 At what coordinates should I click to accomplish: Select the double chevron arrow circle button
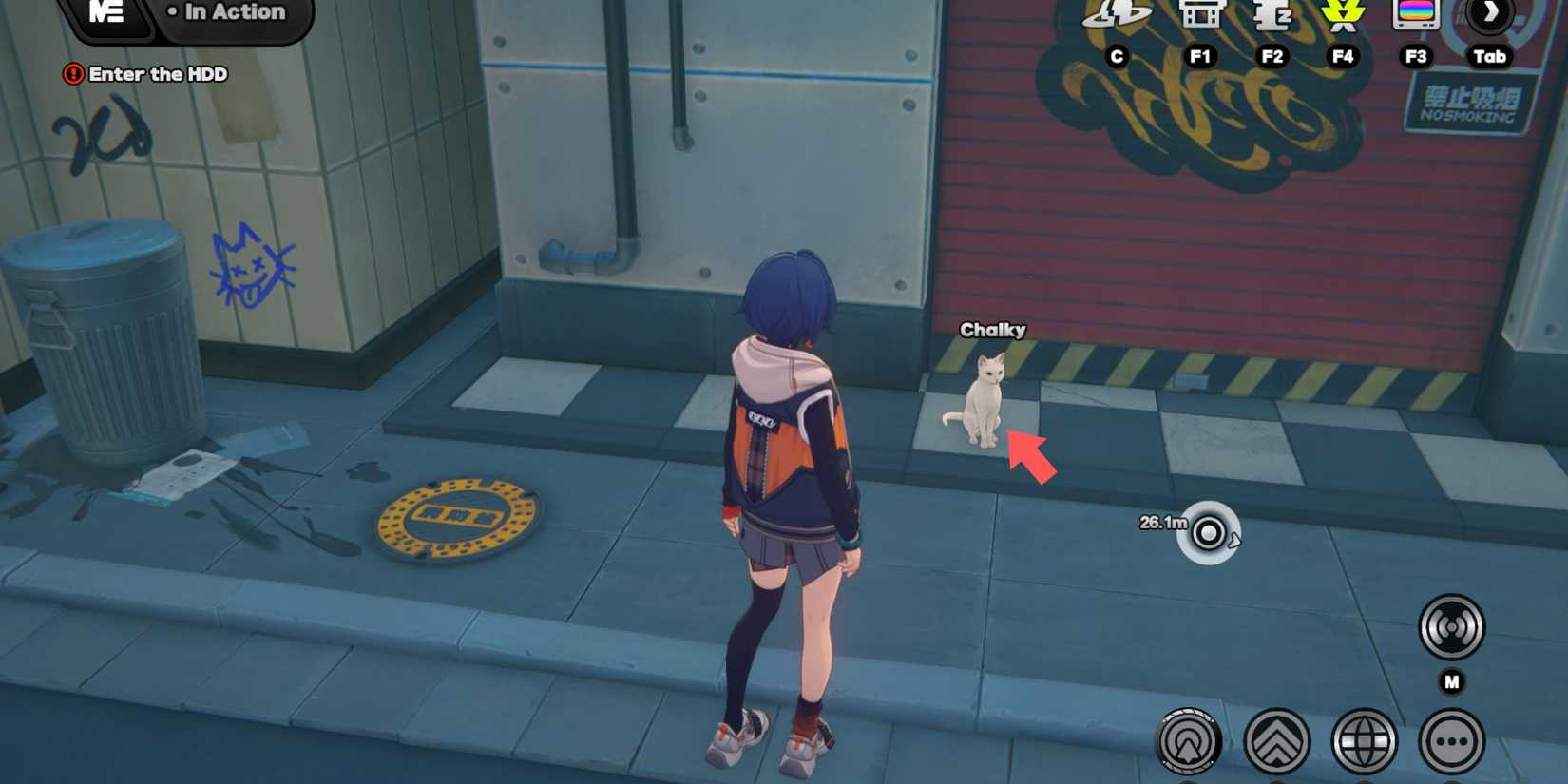click(1276, 739)
